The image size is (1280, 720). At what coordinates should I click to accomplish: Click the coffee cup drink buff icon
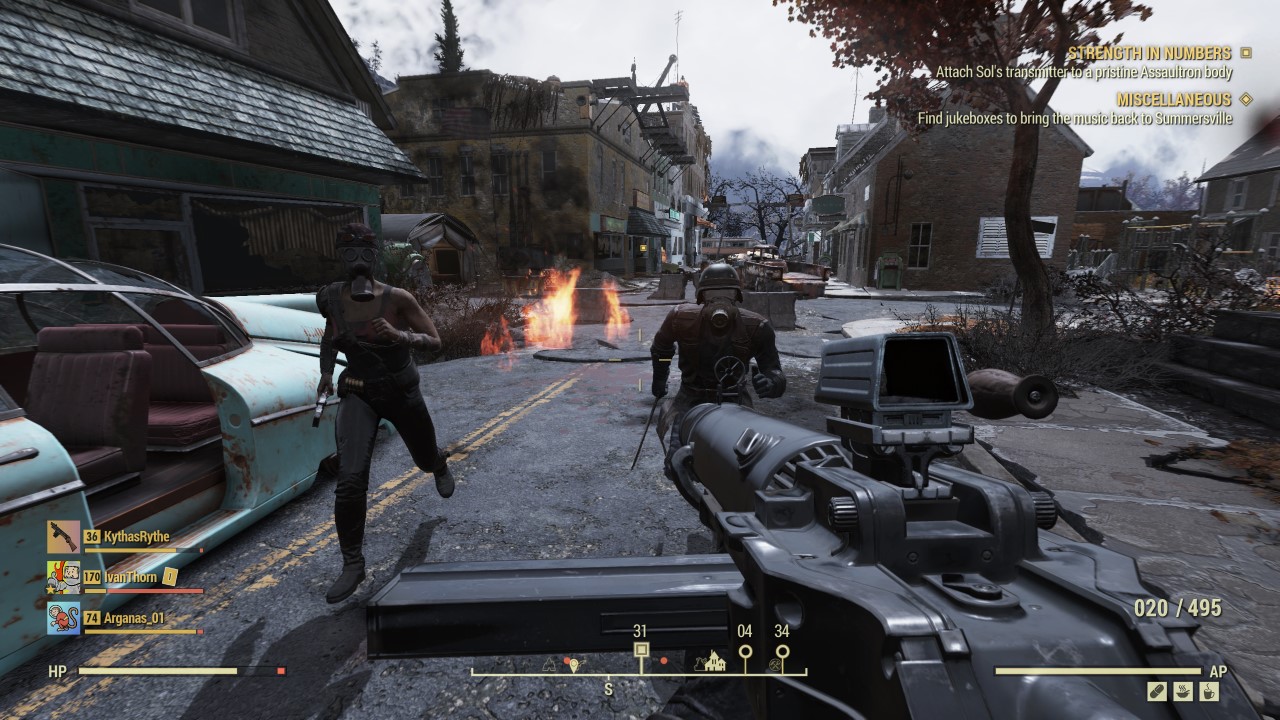point(1209,691)
